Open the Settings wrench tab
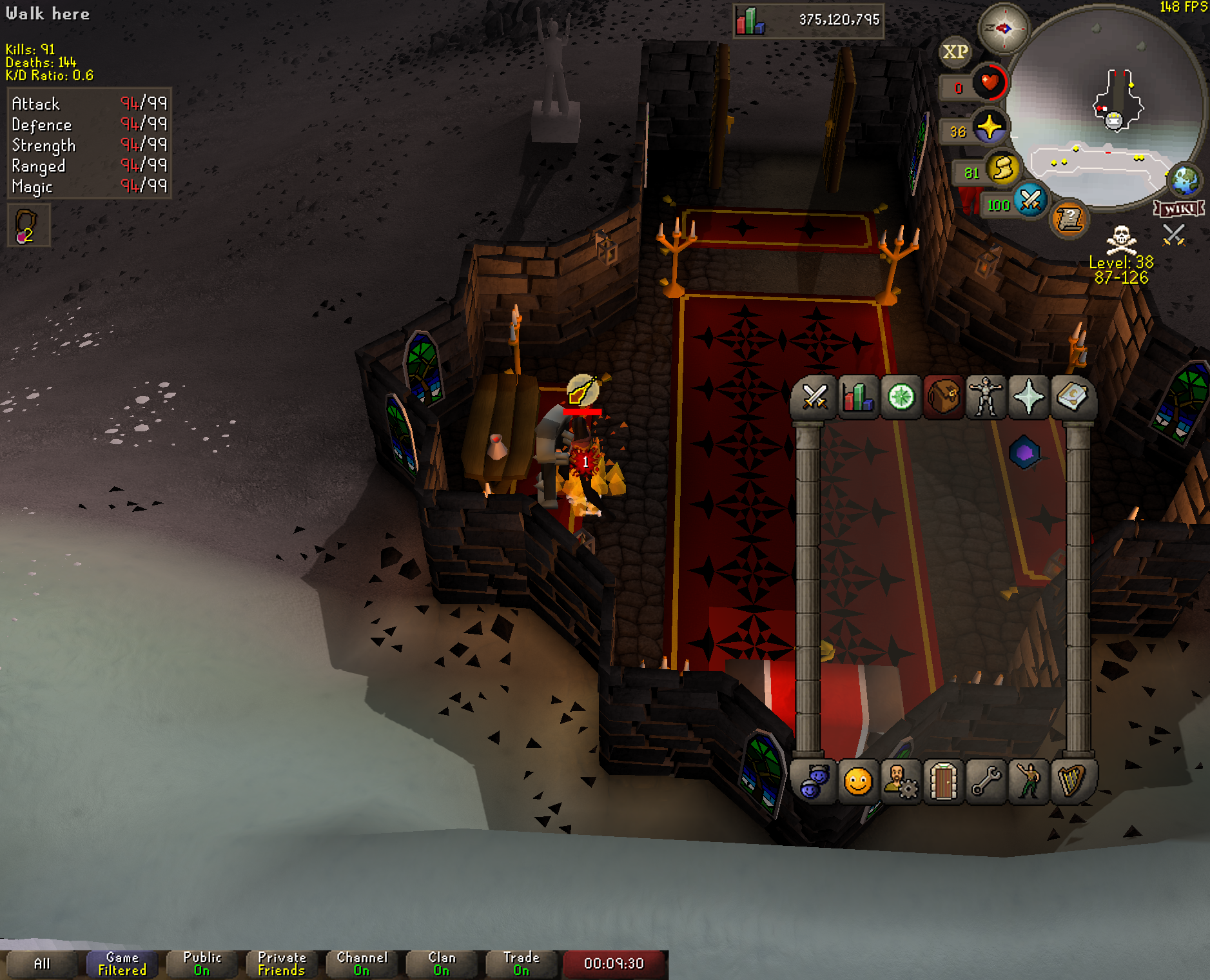This screenshot has height=980, width=1210. 986,782
